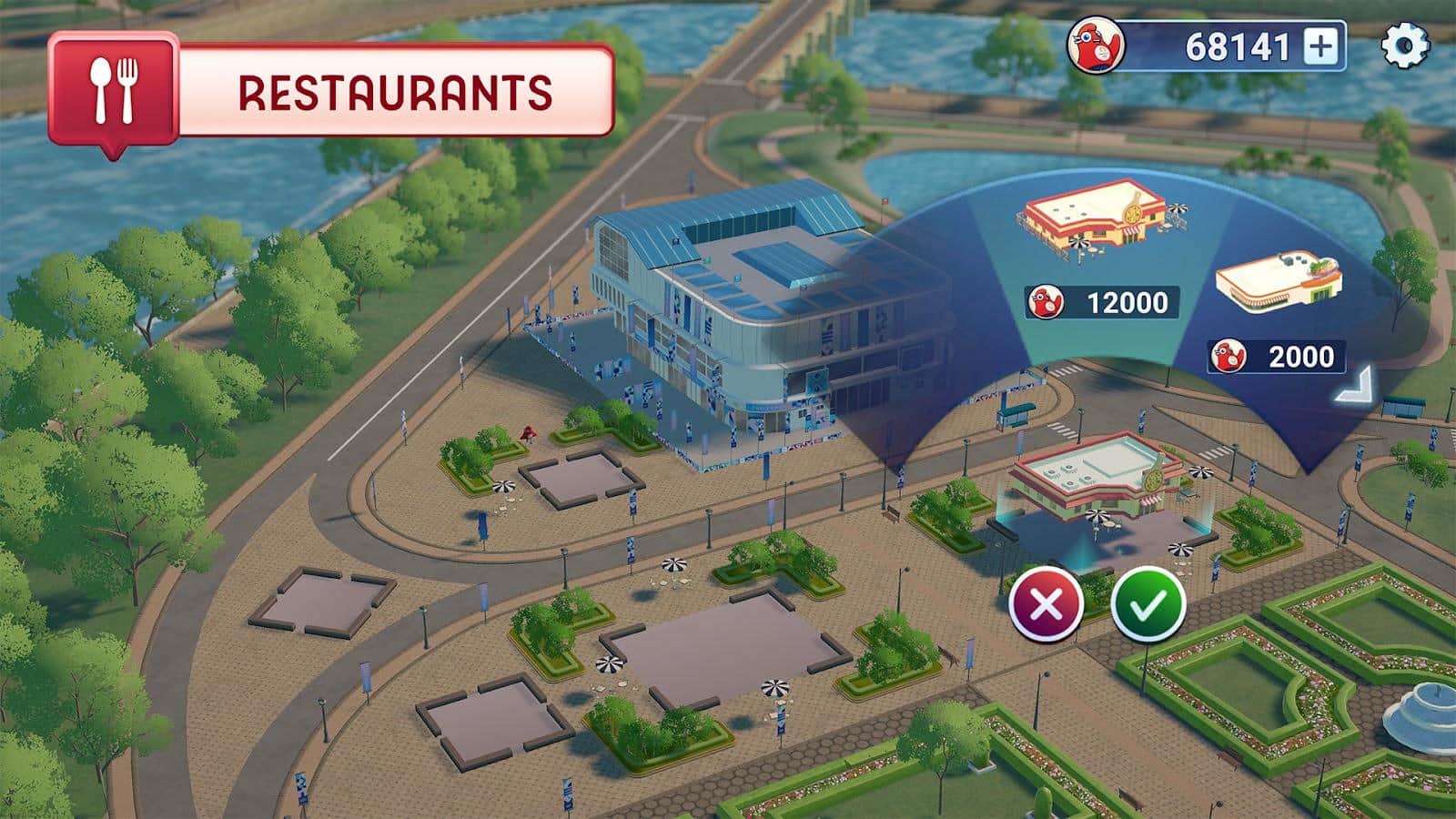Image resolution: width=1456 pixels, height=819 pixels.
Task: Cancel placement with the red X button
Action: click(1046, 603)
